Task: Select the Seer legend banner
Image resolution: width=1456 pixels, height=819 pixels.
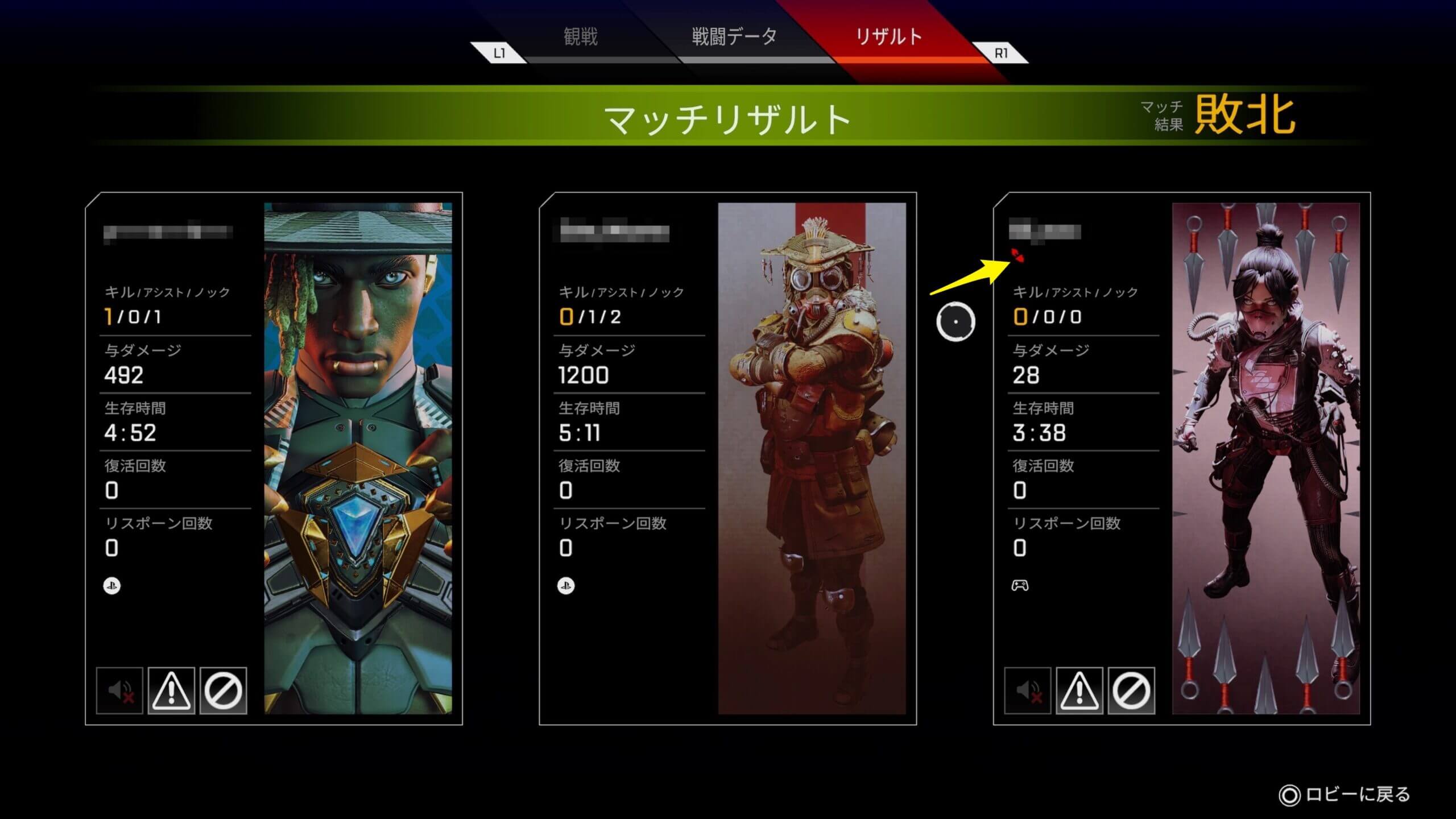Action: click(x=358, y=458)
